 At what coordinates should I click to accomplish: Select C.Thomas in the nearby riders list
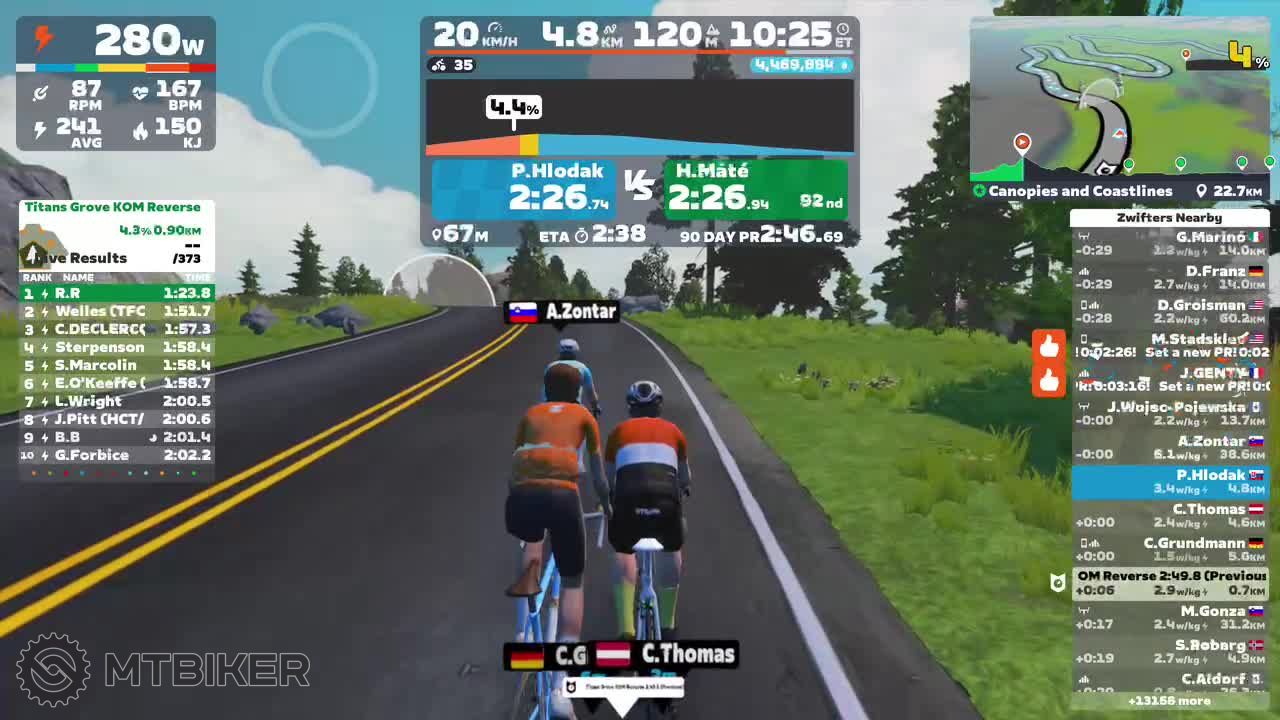click(x=1170, y=516)
